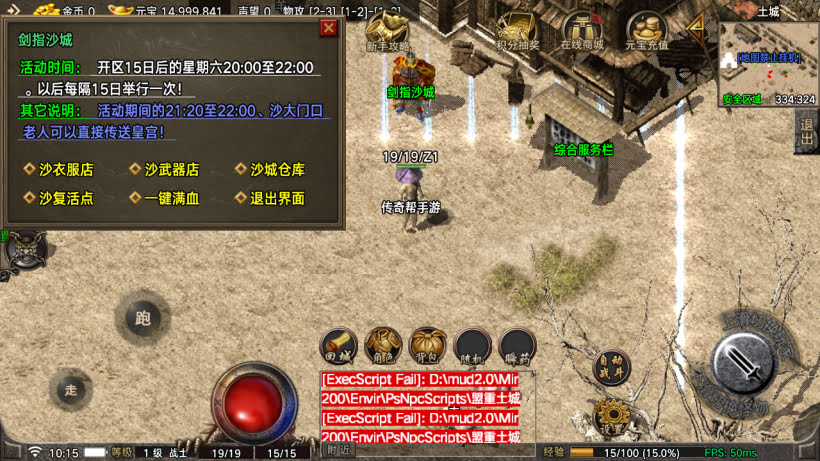Open the 新手攻略 beginner guide icon
820x461 pixels.
pos(388,31)
